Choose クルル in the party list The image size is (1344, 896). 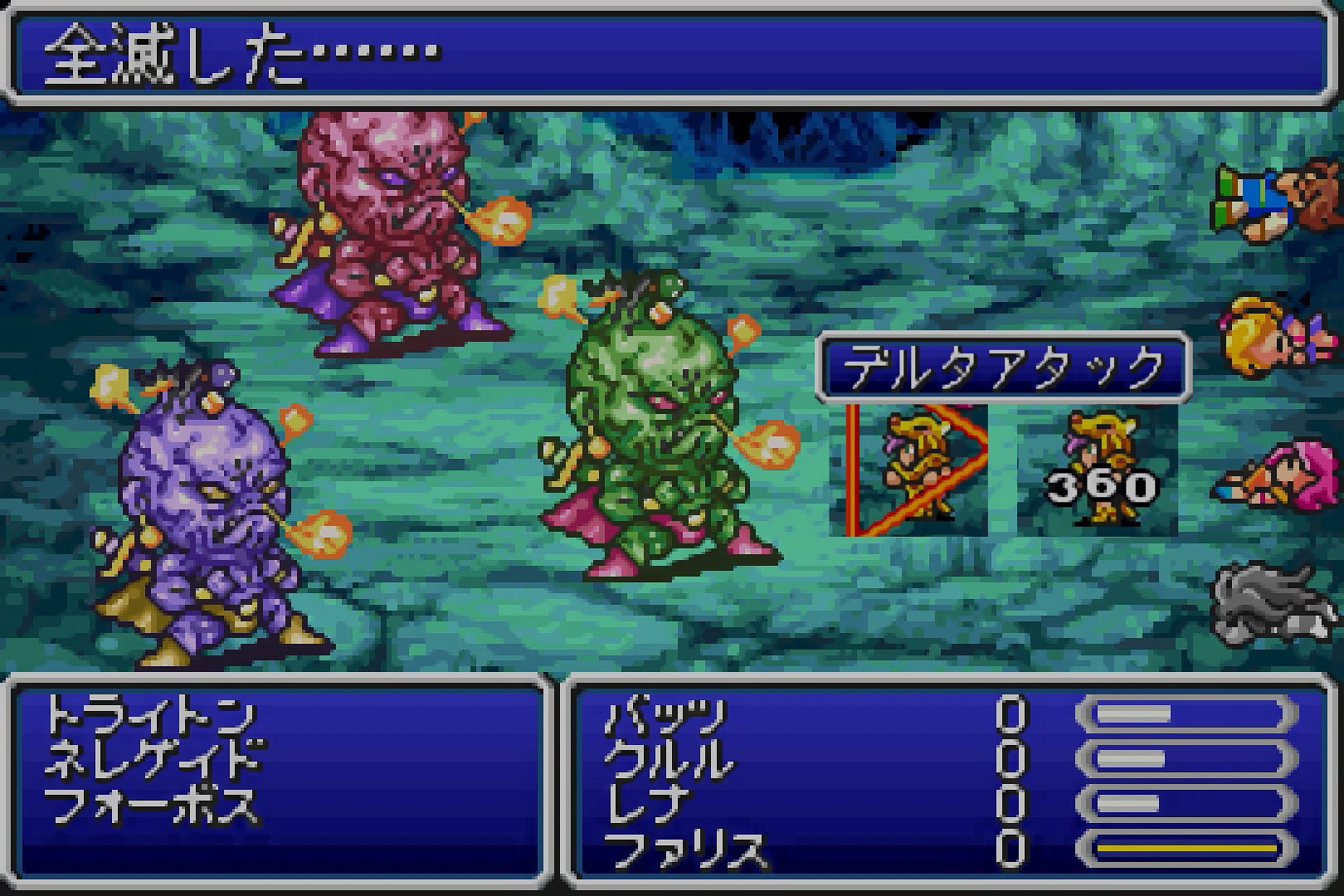669,760
